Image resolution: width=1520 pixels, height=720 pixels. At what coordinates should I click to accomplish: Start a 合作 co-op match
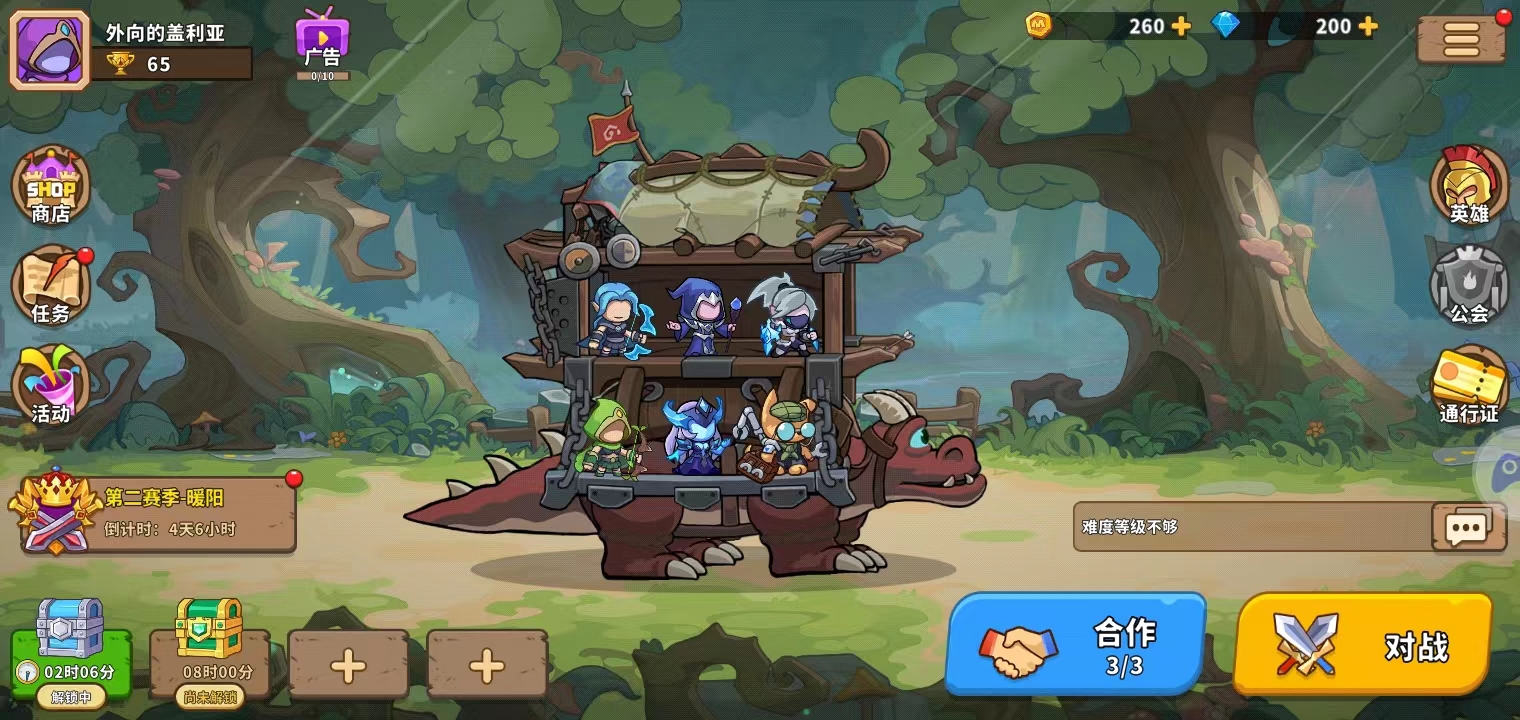pyautogui.click(x=1076, y=645)
